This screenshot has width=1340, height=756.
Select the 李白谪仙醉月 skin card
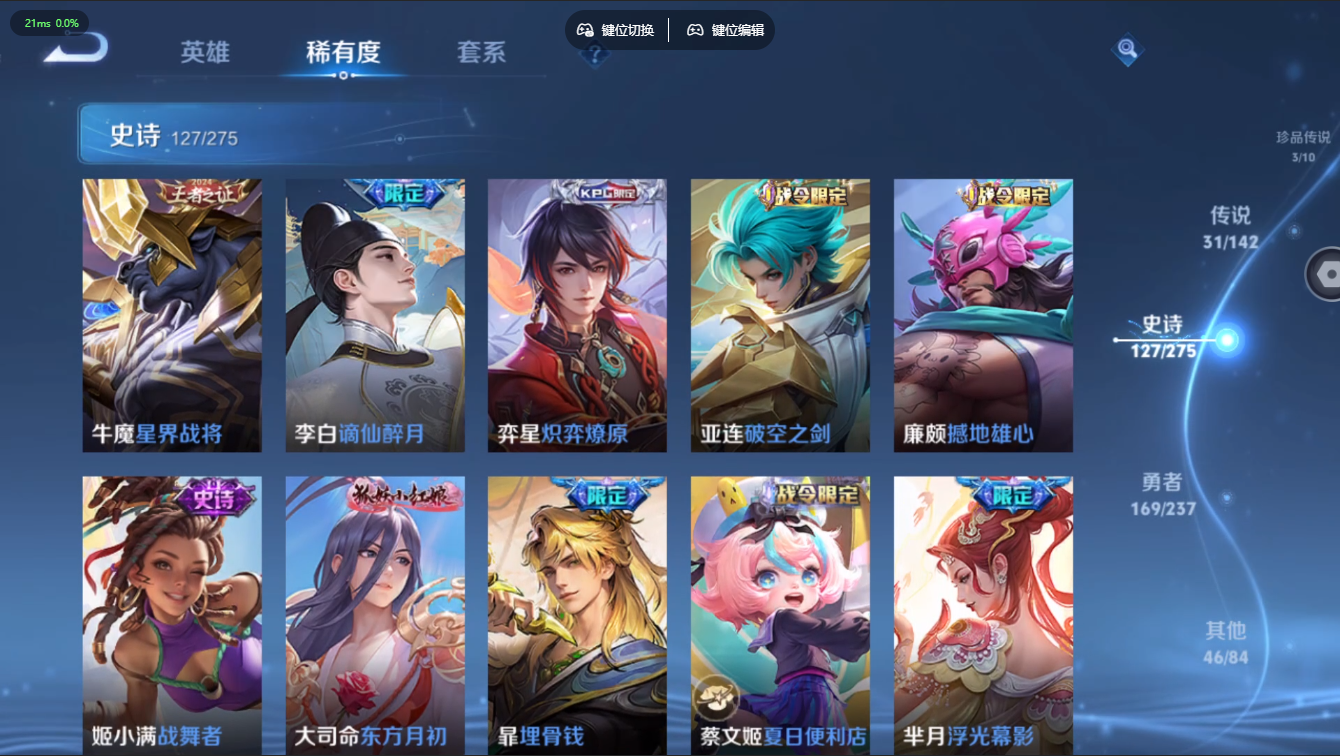pos(374,314)
